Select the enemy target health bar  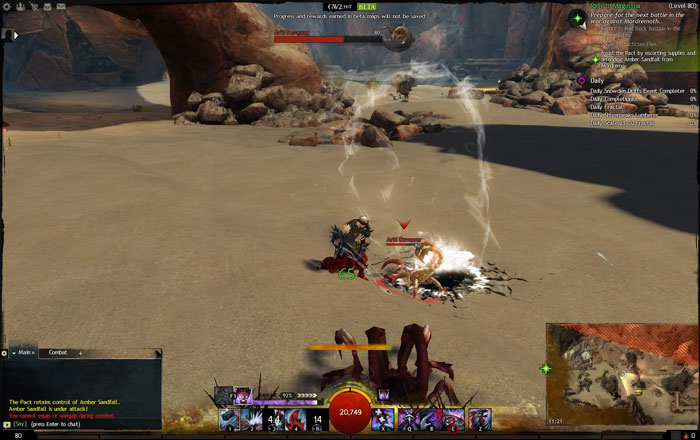328,39
